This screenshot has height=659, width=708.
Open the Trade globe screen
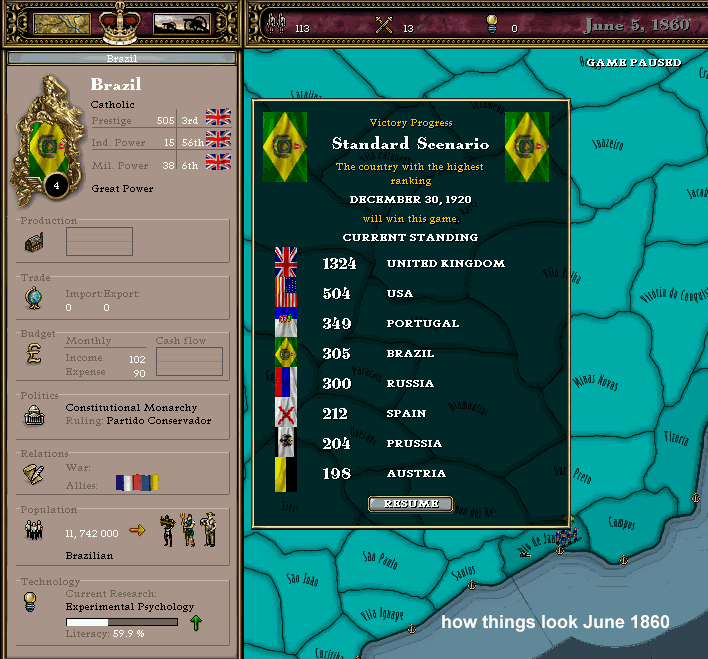(x=34, y=299)
